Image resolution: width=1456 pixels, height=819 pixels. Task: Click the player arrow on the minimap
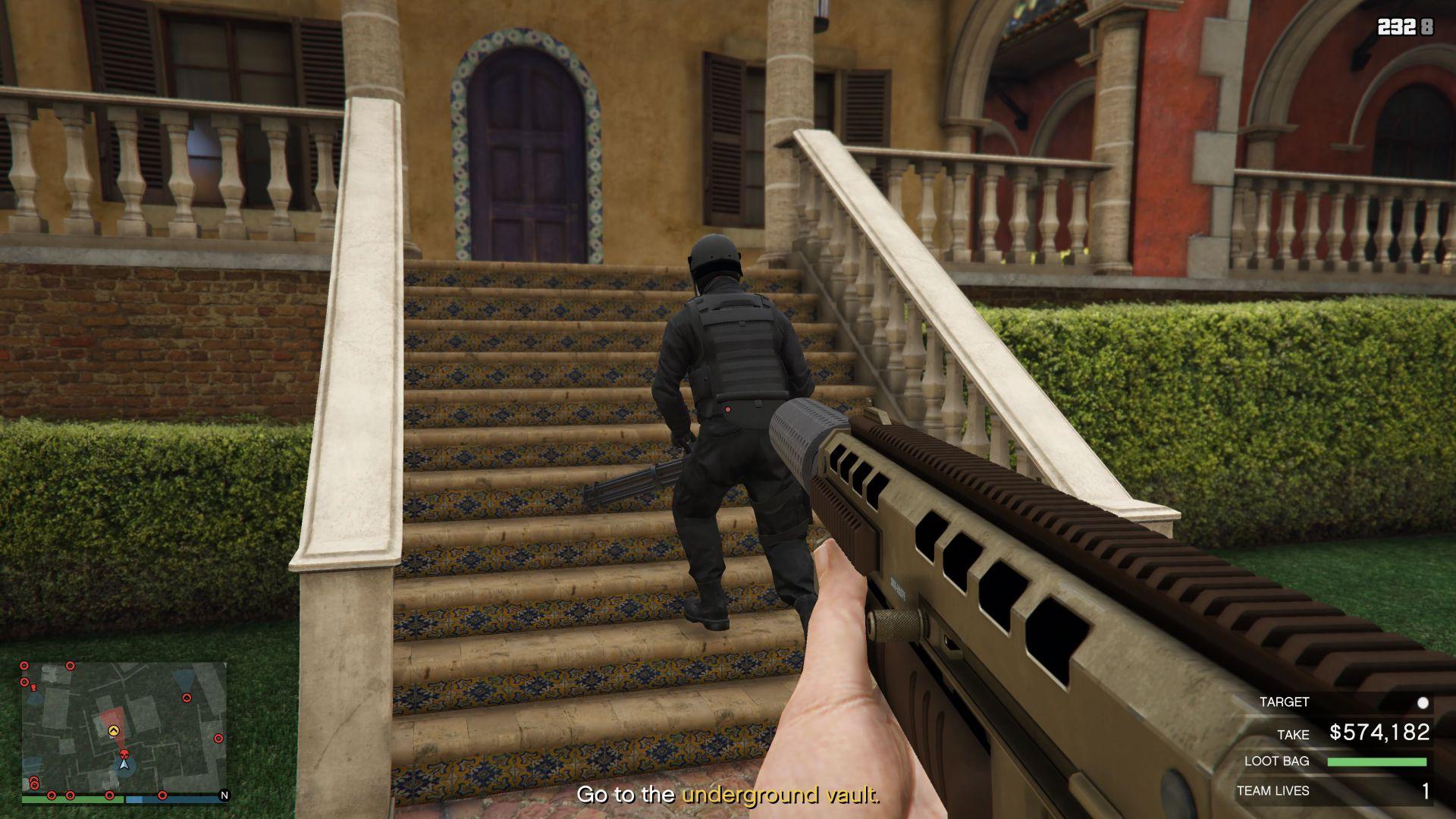coord(124,764)
